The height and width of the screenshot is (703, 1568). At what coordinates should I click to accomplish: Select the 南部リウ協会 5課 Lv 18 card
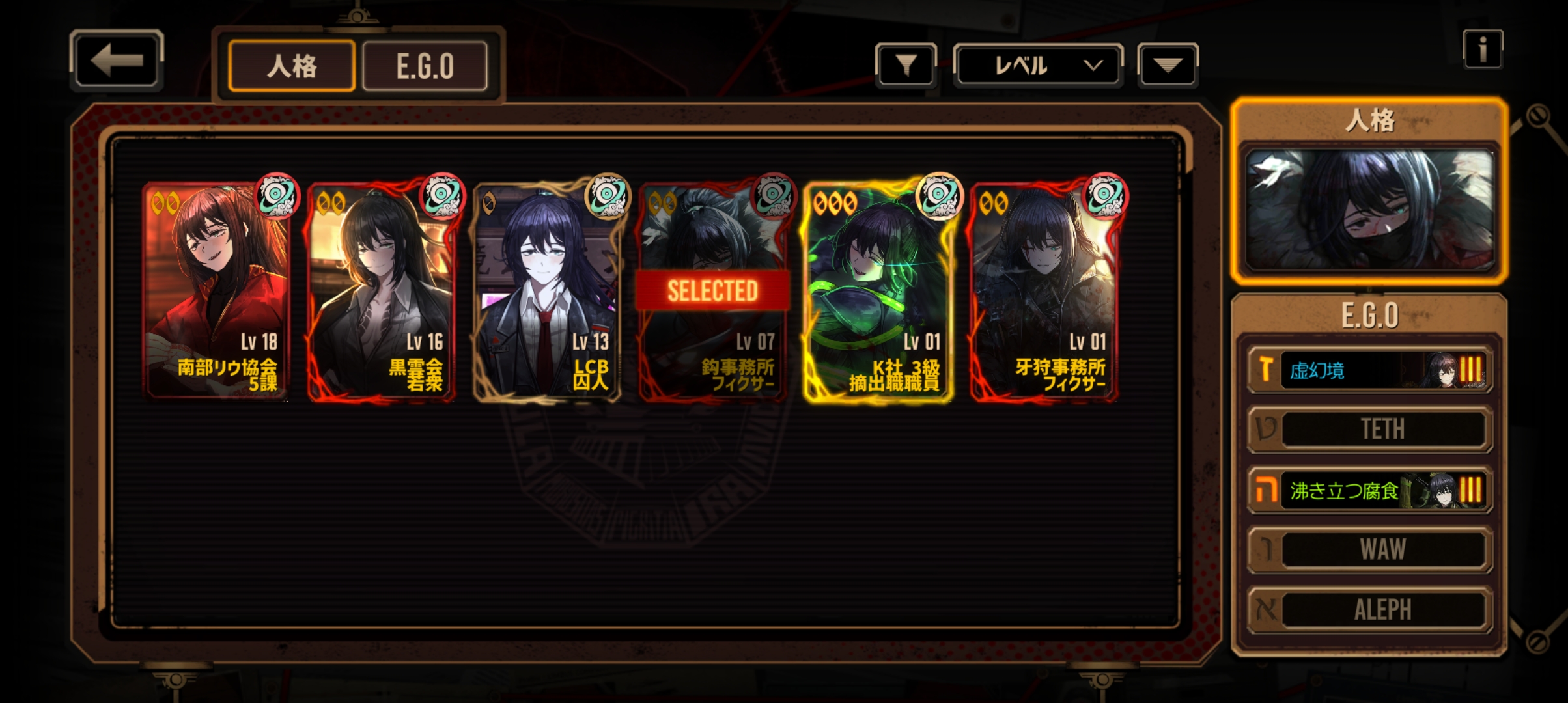(x=216, y=291)
